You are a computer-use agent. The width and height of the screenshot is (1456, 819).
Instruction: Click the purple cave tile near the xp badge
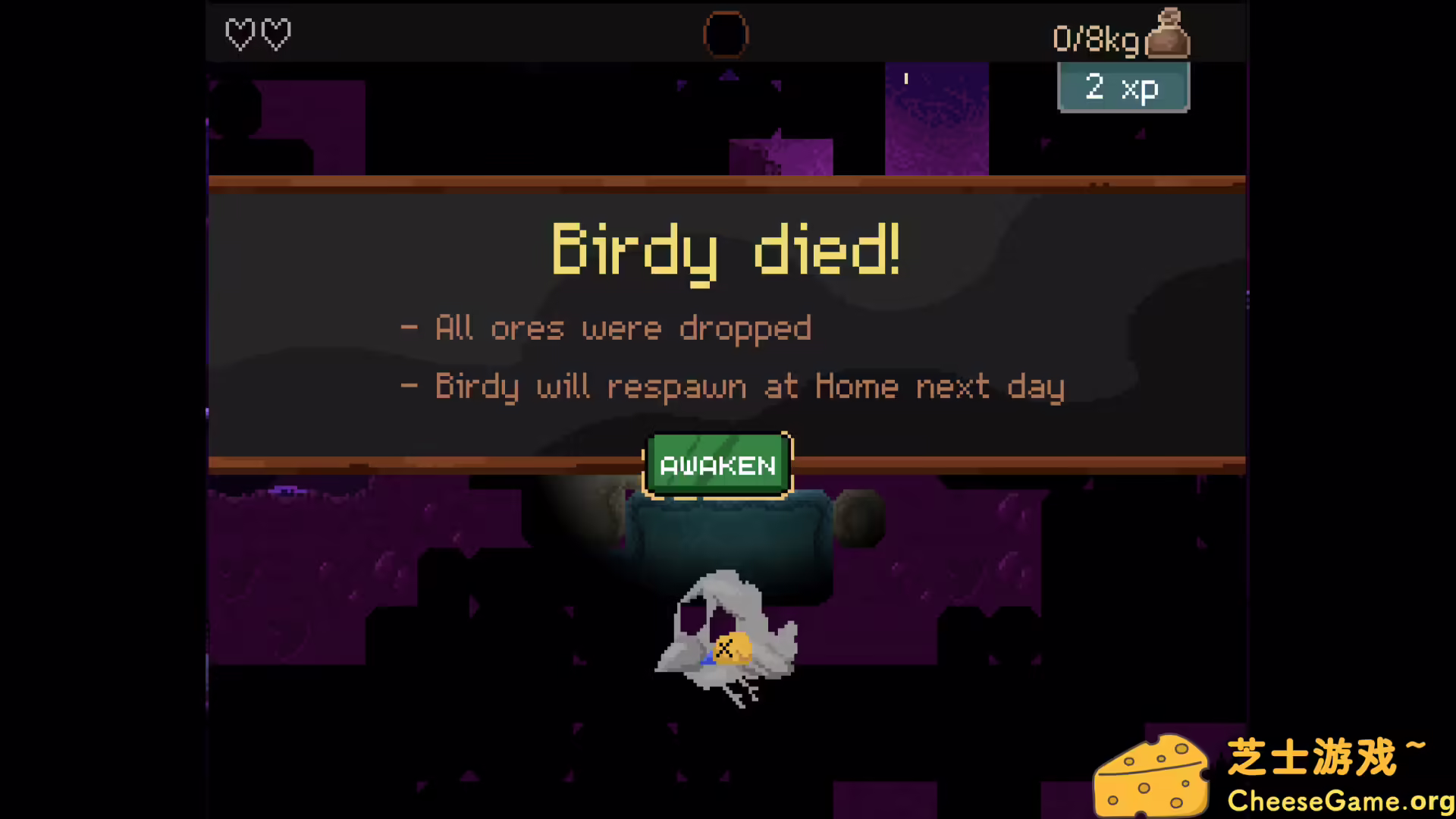[x=937, y=121]
